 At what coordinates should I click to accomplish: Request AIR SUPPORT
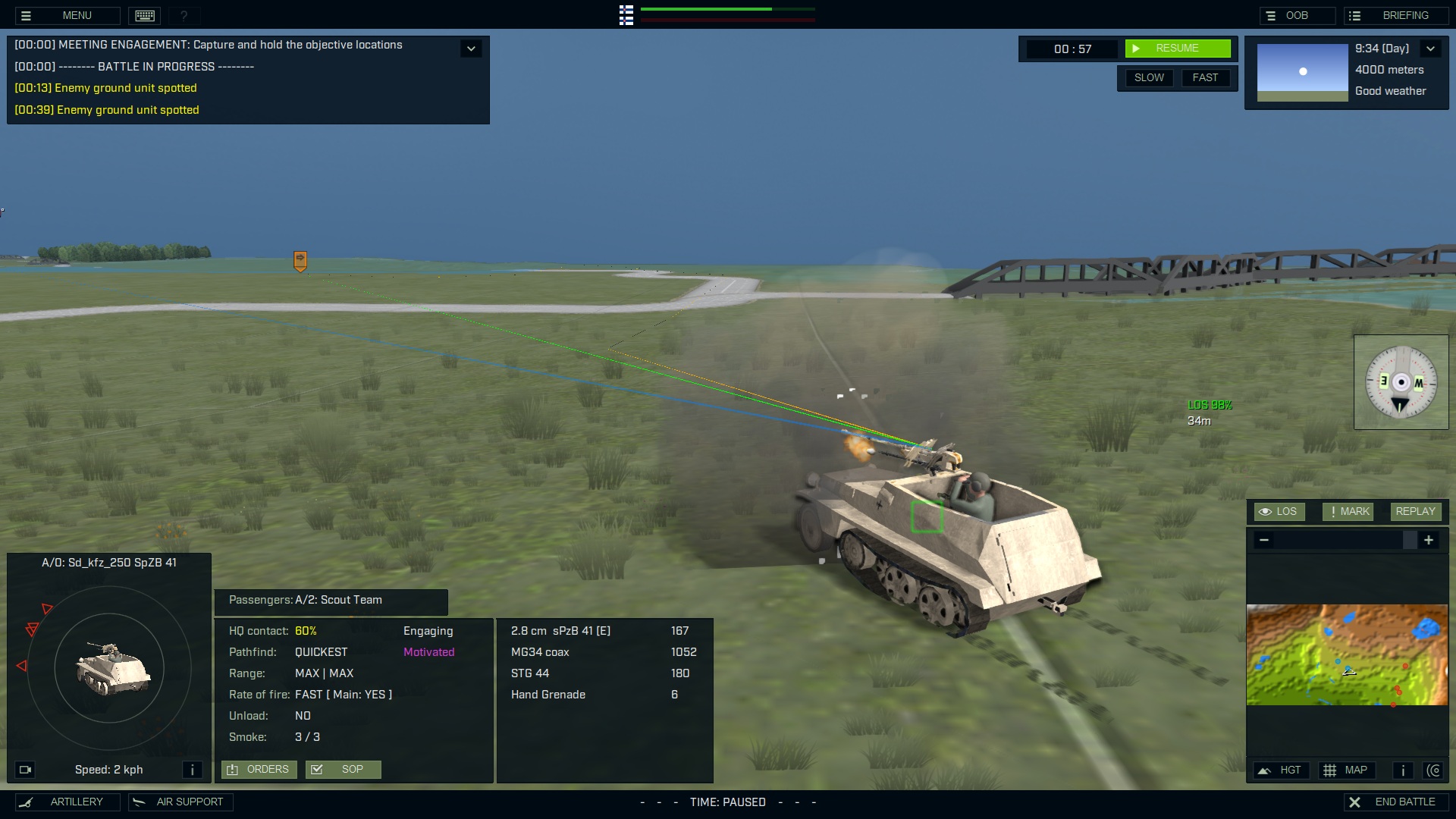pos(180,802)
